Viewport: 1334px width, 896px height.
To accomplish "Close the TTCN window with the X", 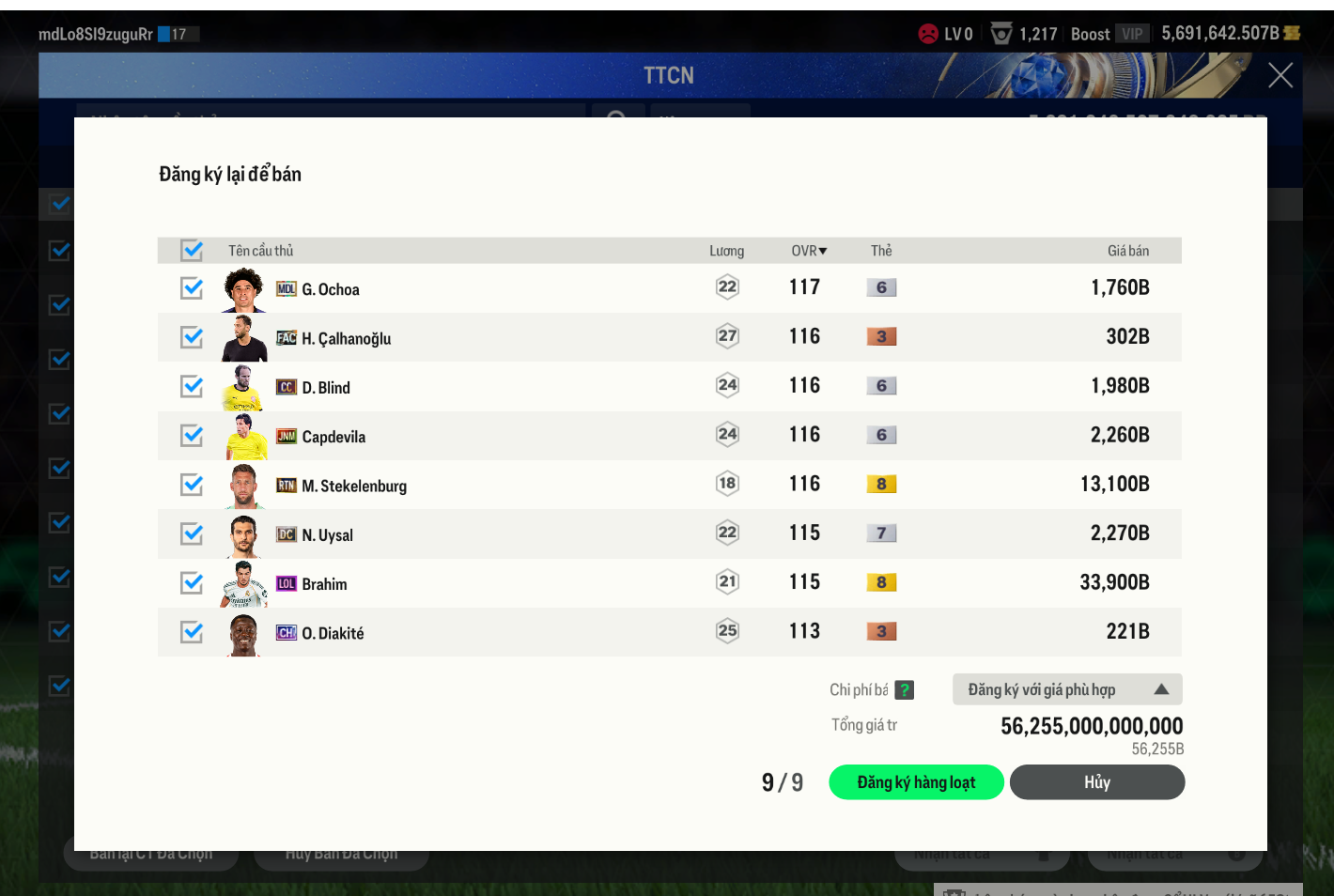I will click(x=1280, y=75).
